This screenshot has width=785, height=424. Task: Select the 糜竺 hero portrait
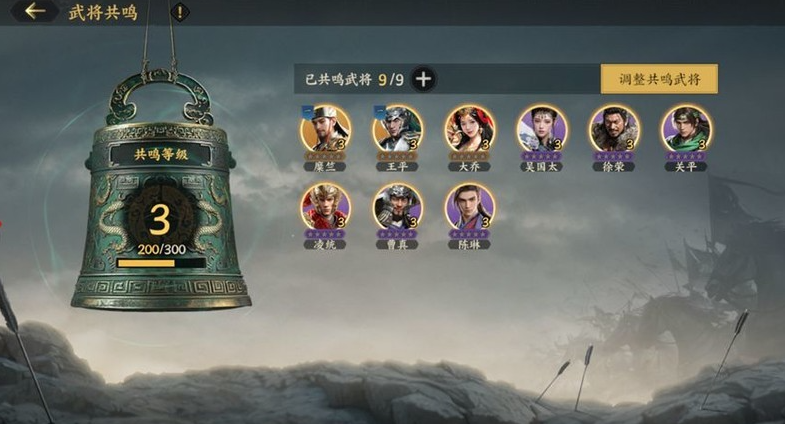pos(325,129)
